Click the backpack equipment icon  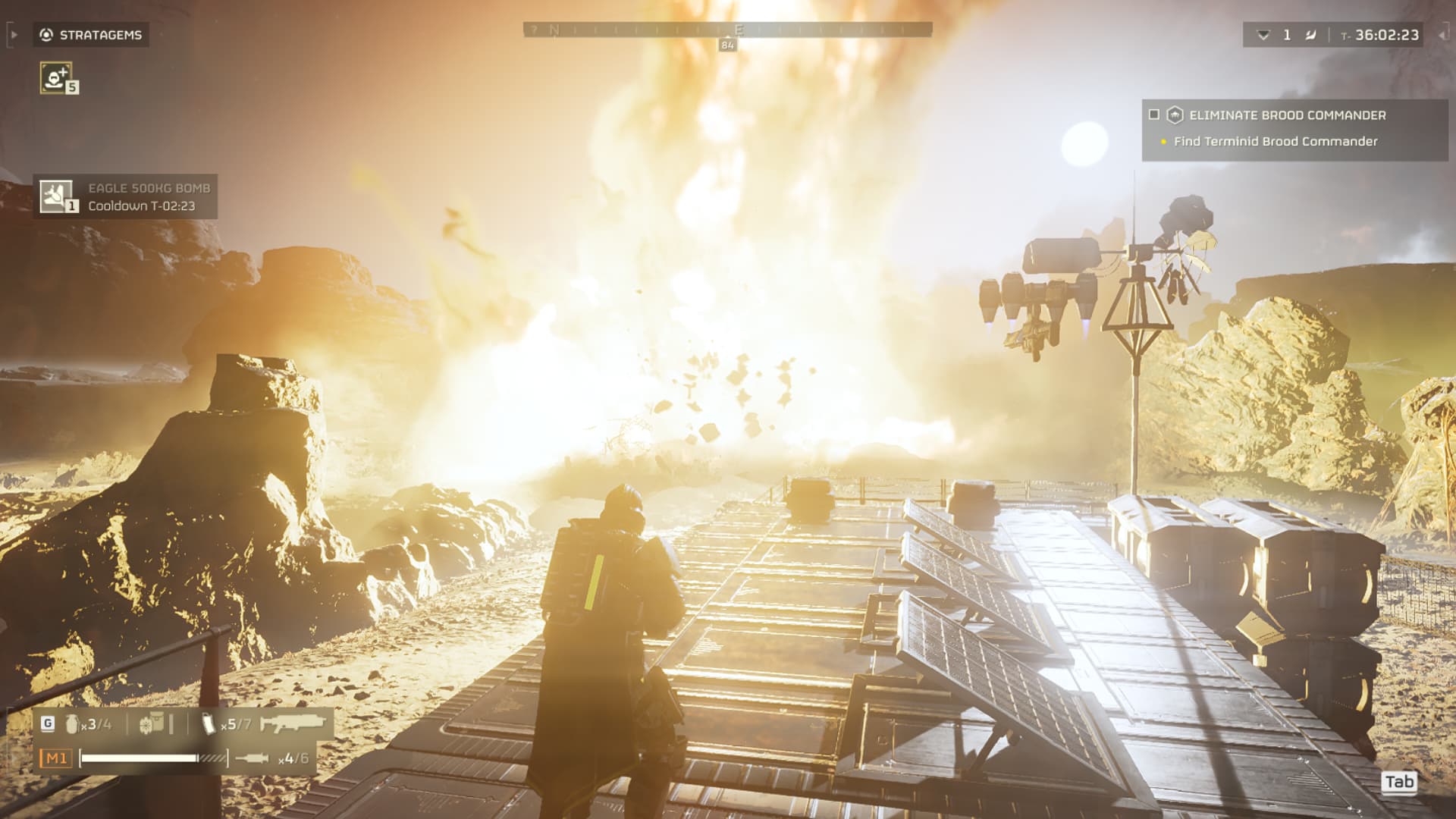[152, 723]
